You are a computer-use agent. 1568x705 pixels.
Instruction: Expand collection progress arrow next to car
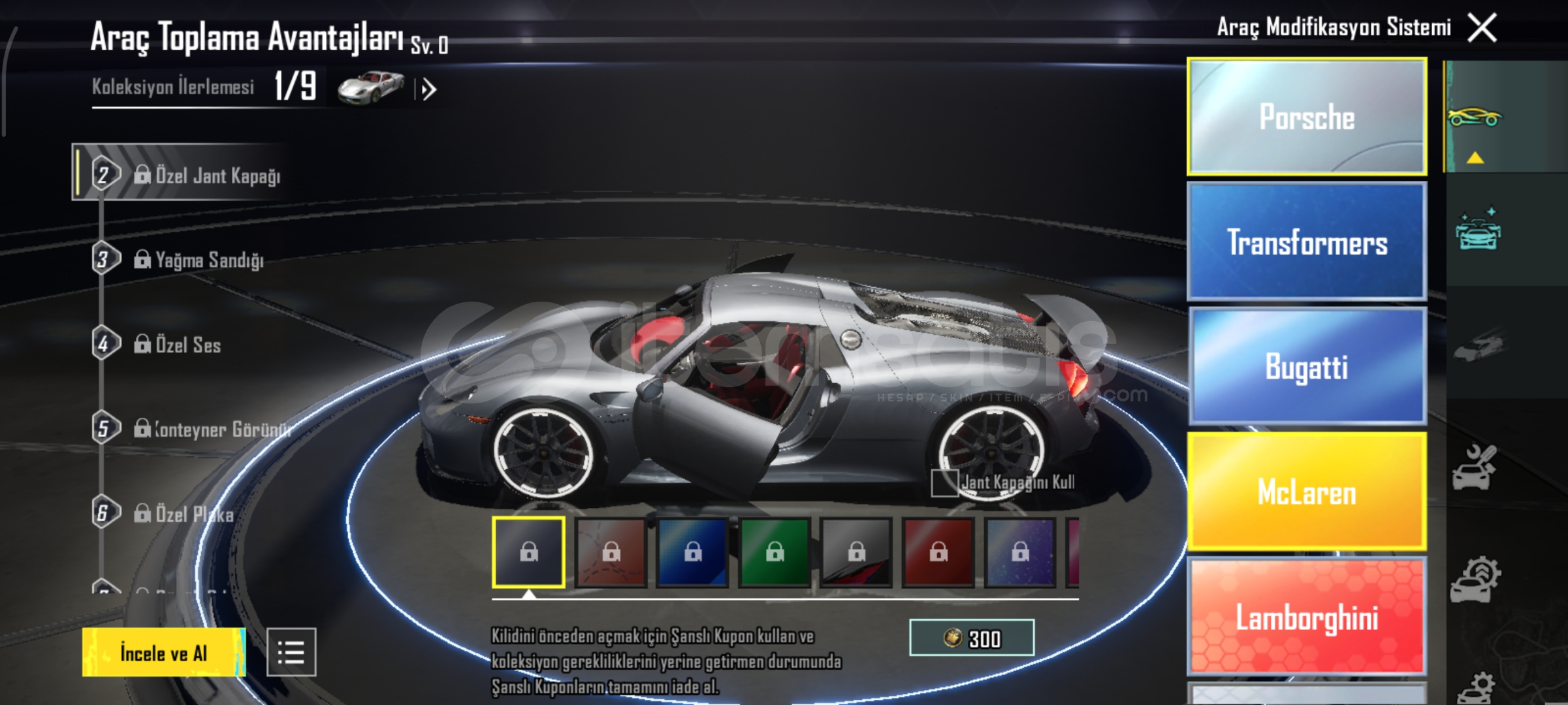(x=428, y=89)
